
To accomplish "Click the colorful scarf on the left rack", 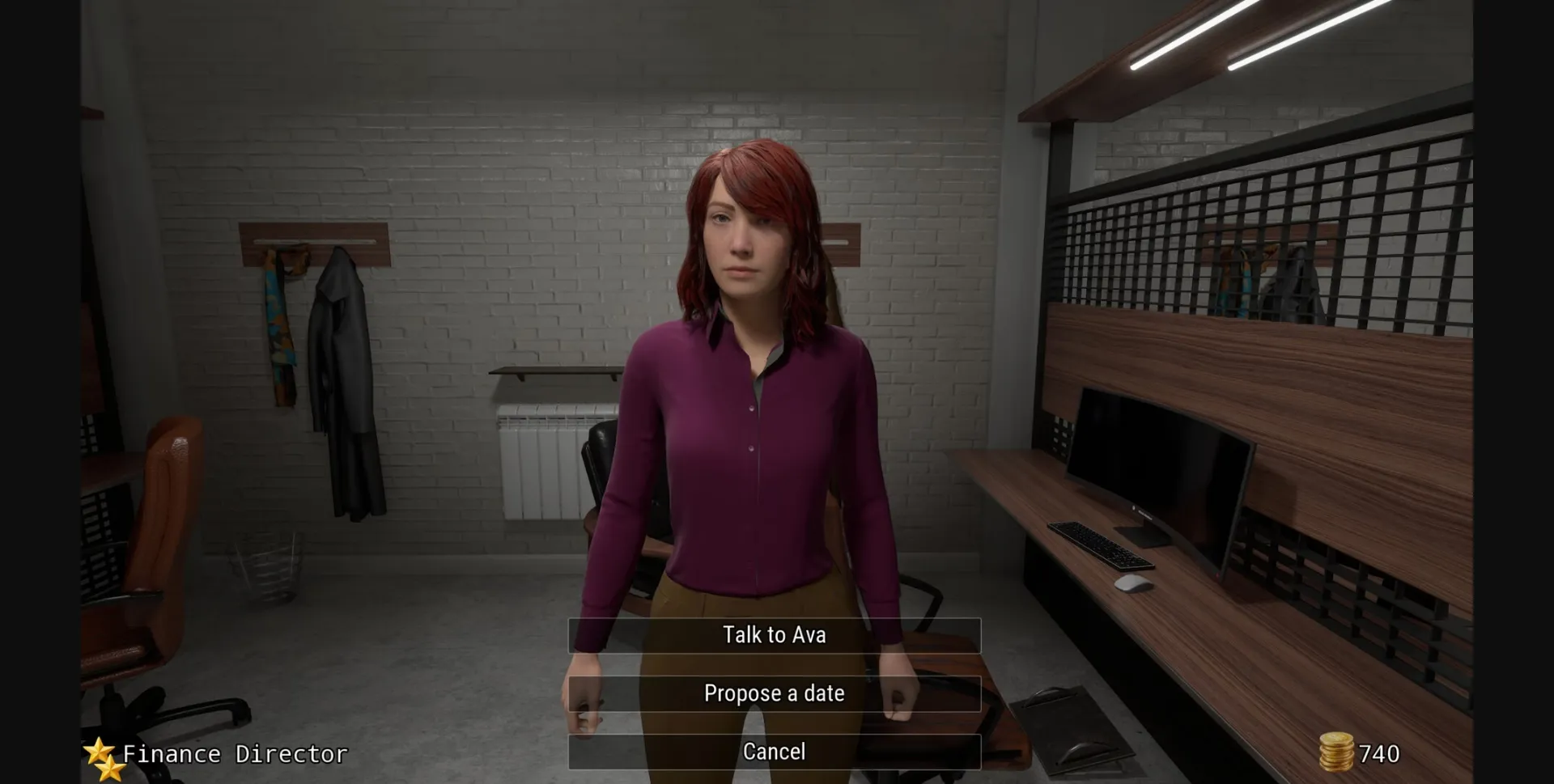I will 282,332.
